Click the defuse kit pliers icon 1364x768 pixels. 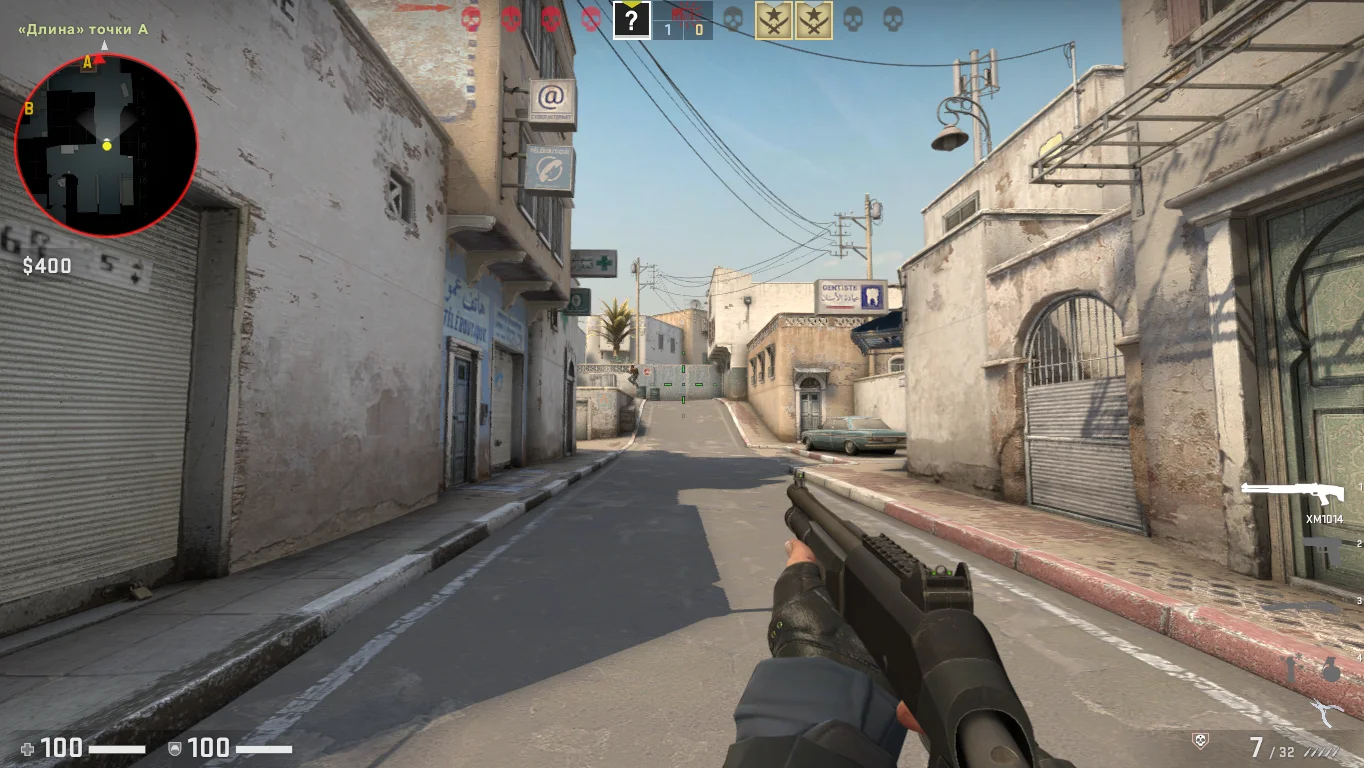coord(1327,714)
